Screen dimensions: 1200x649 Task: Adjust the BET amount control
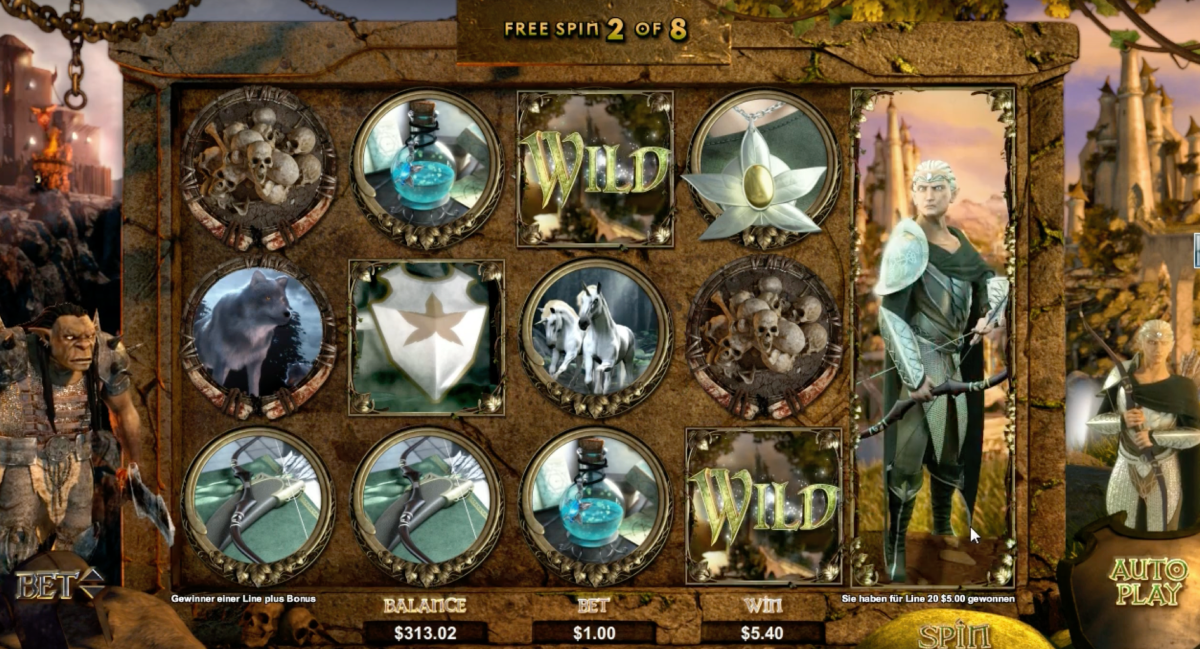pyautogui.click(x=60, y=582)
